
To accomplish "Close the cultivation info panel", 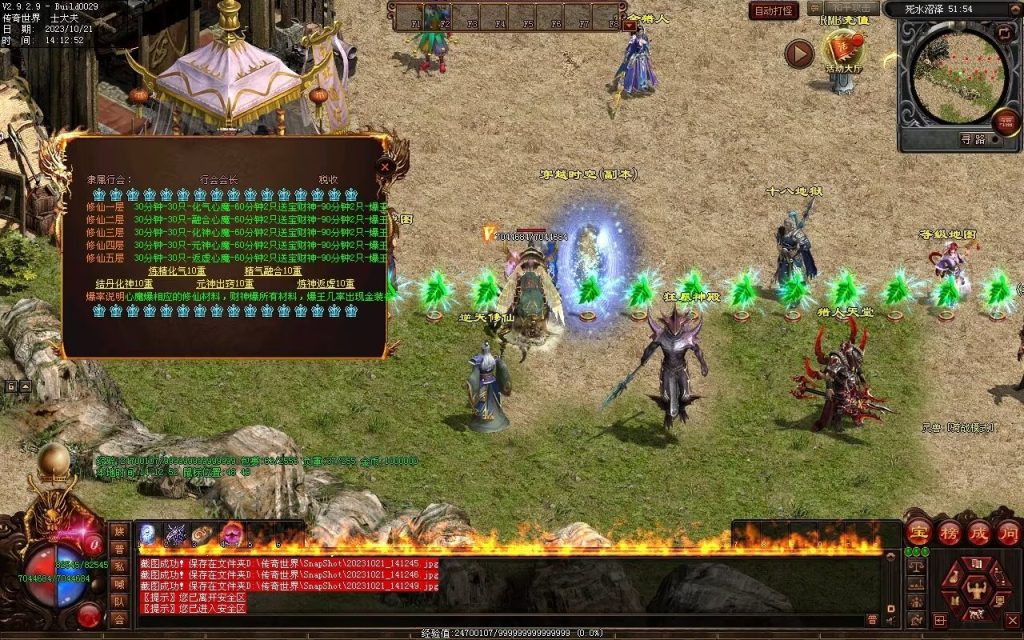I will click(x=384, y=169).
